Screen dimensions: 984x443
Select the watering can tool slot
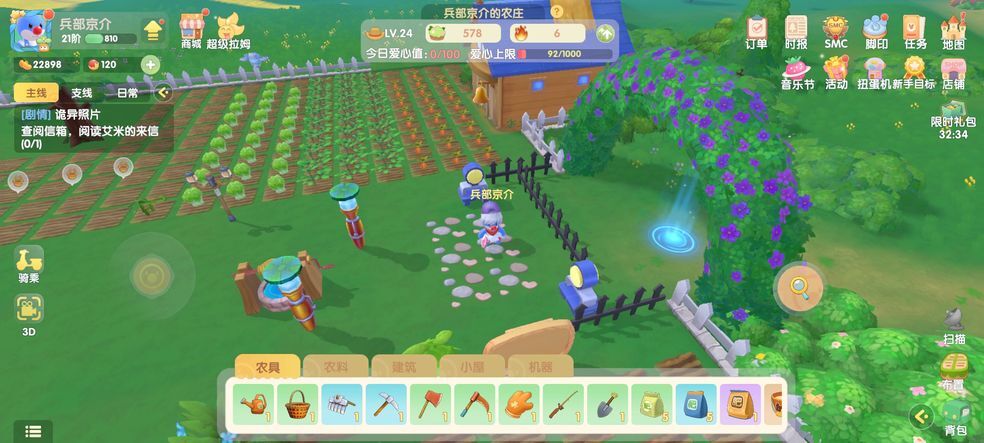pyautogui.click(x=253, y=404)
